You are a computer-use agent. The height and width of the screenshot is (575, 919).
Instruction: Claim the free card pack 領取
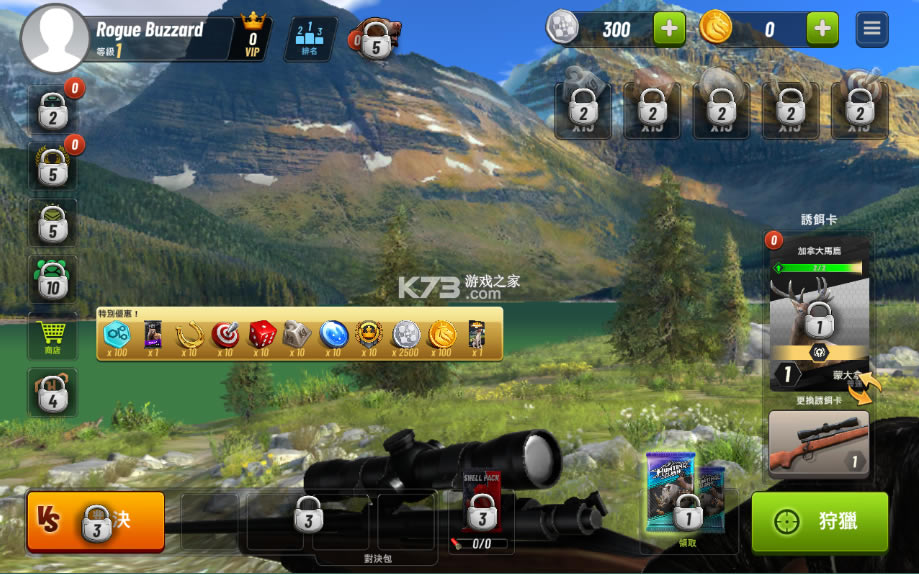[688, 510]
